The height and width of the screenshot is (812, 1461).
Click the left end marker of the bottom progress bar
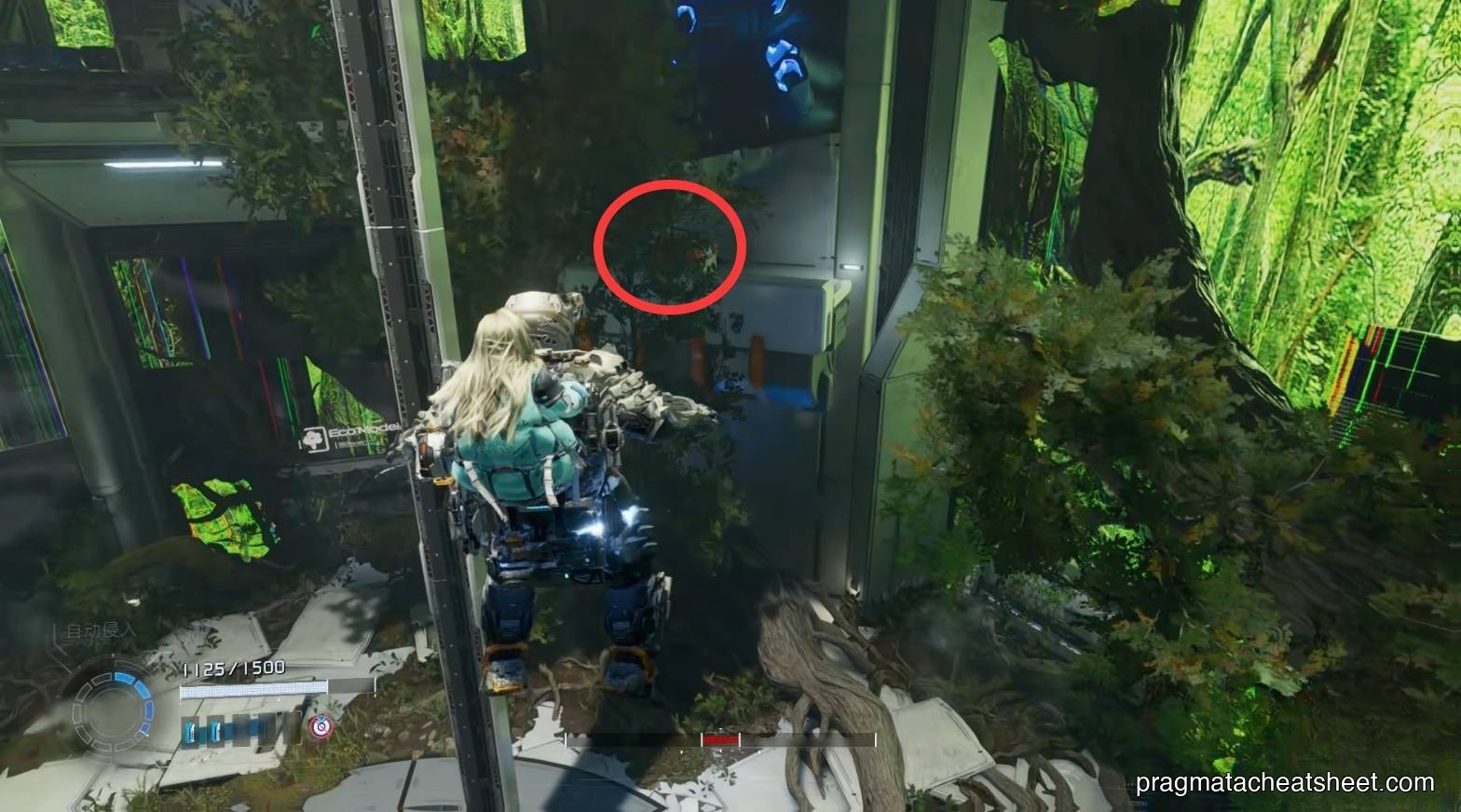[x=565, y=739]
